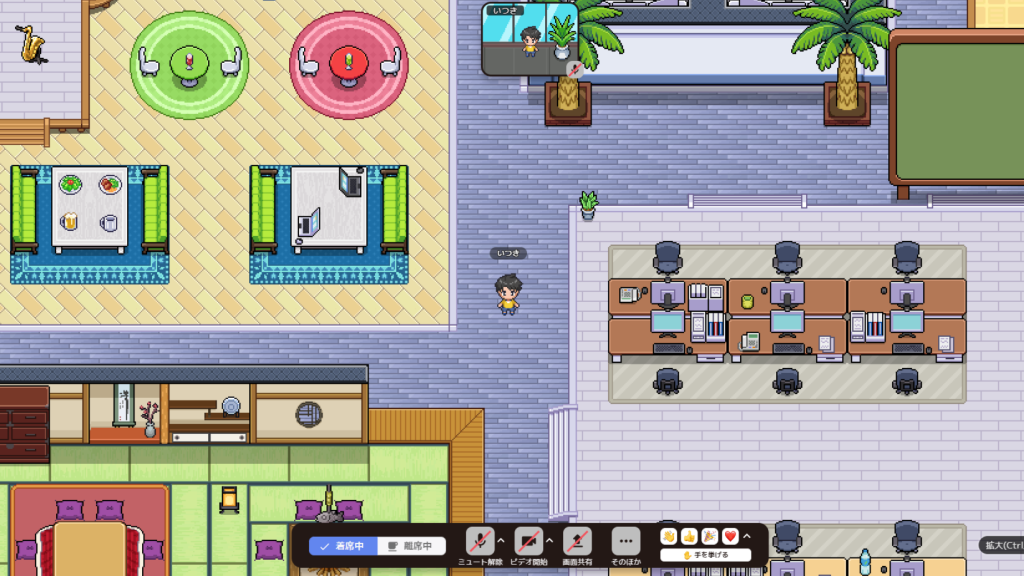Expand the camera options arrow
The height and width of the screenshot is (576, 1024).
tap(549, 541)
